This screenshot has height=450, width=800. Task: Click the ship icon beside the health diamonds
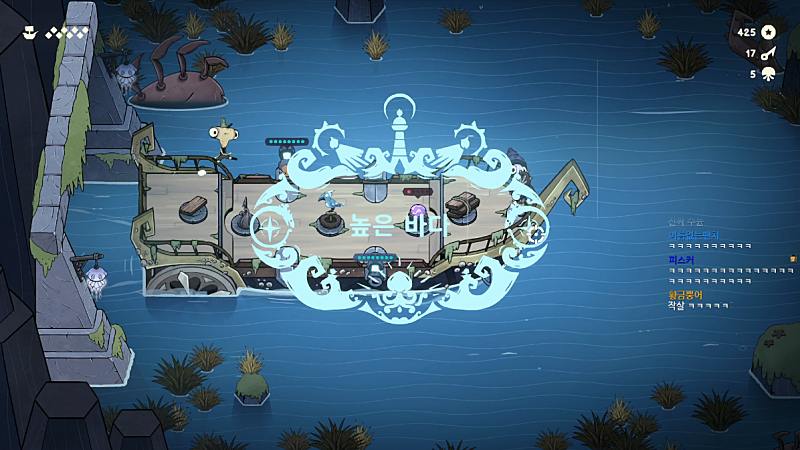tap(30, 32)
